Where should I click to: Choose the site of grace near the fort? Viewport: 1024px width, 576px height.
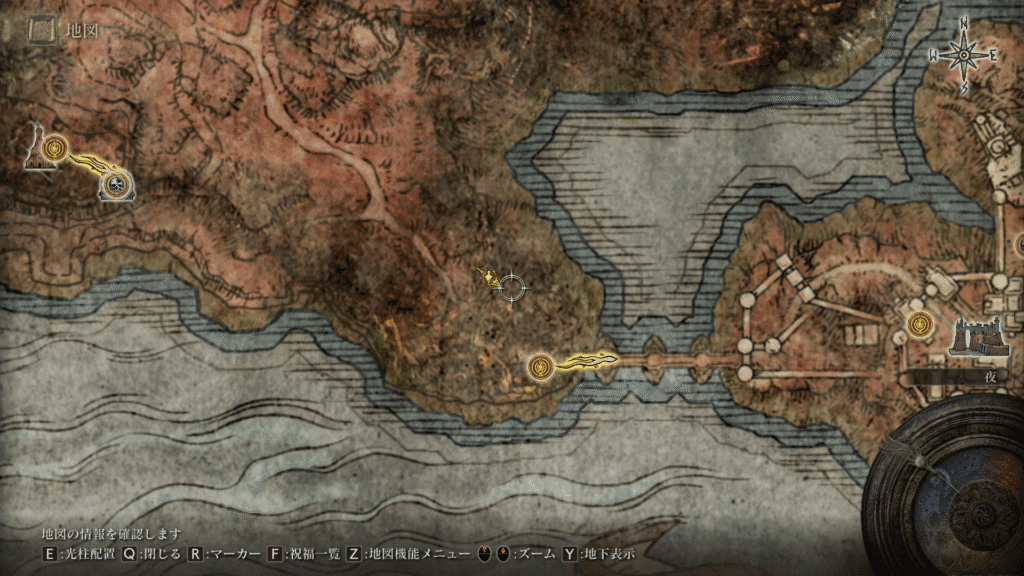[x=921, y=323]
